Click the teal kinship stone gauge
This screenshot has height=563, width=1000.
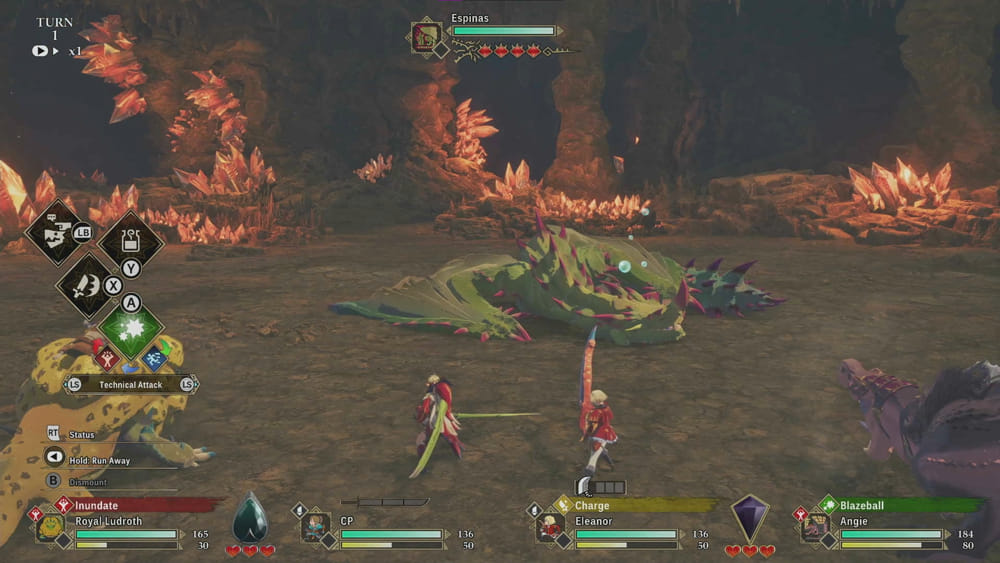tap(249, 518)
